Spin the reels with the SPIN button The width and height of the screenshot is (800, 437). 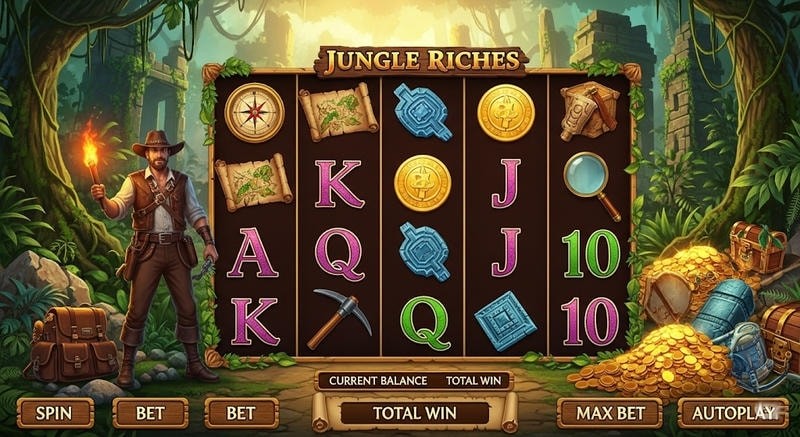(x=55, y=412)
